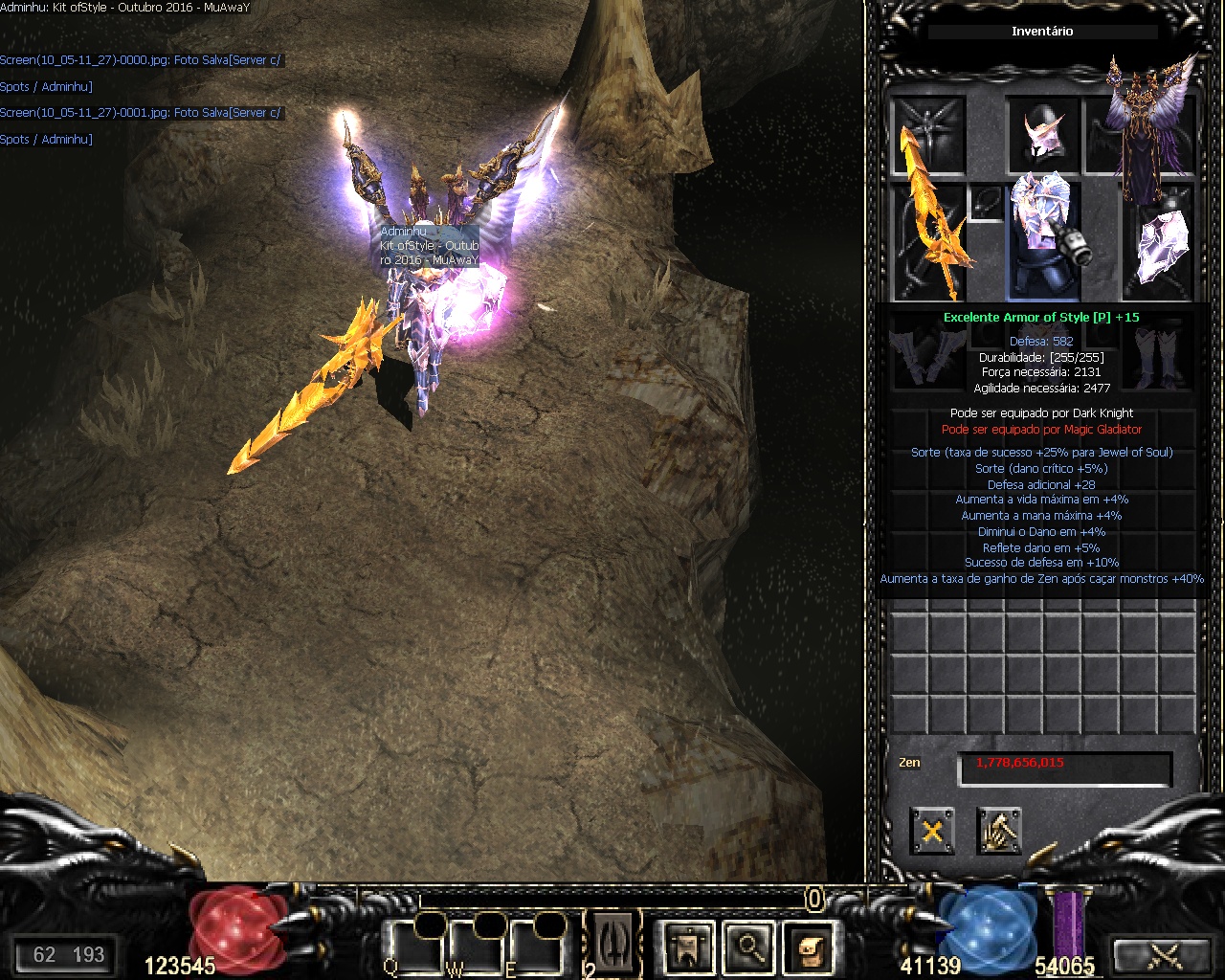Viewport: 1225px width, 980px height.
Task: Open the repair hammer button
Action: point(999,830)
